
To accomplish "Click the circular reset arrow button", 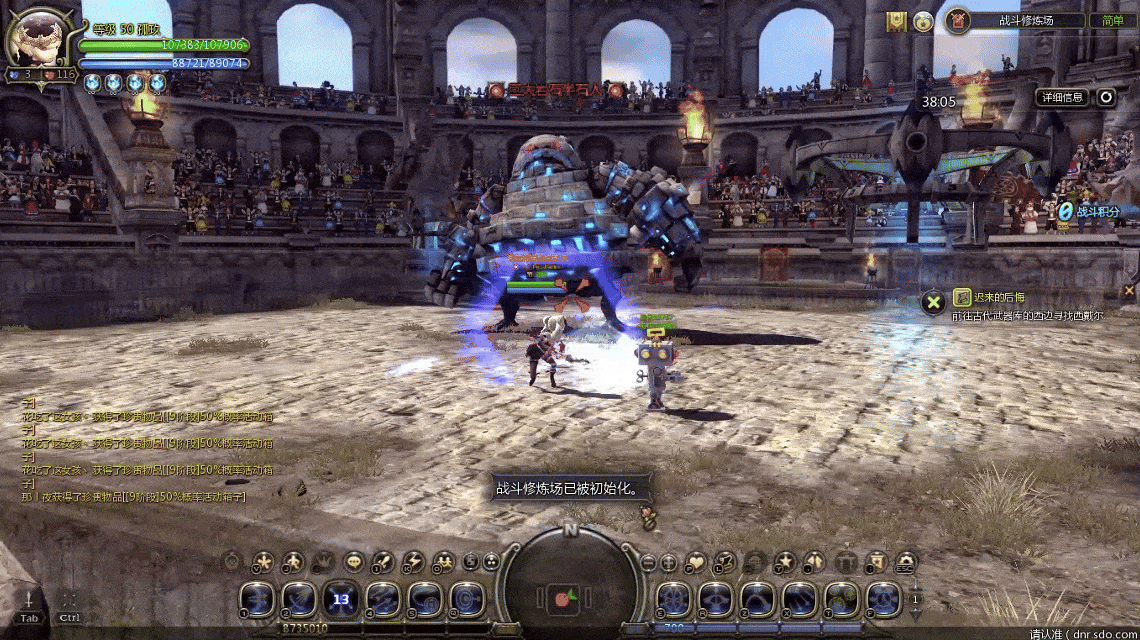I will 1105,97.
